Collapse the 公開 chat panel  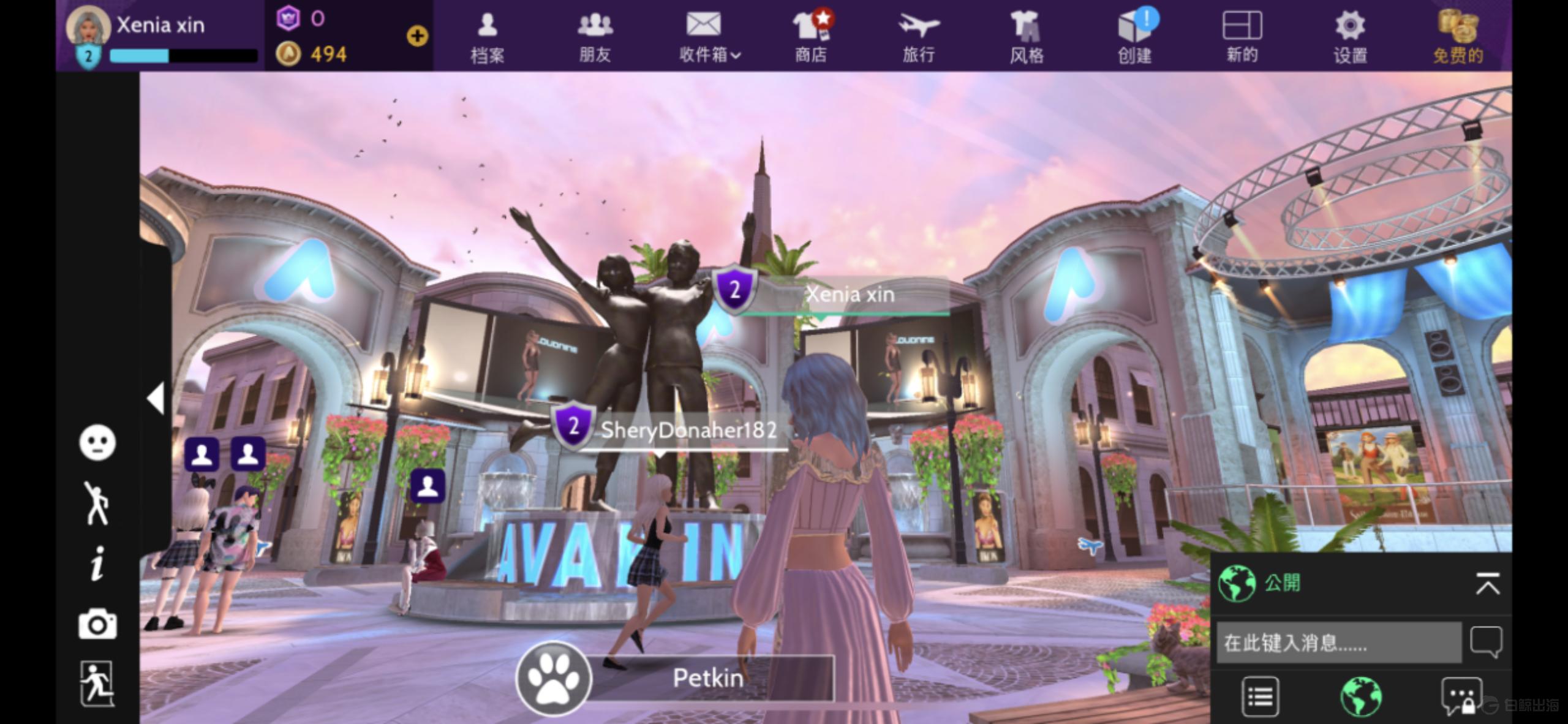pos(1488,584)
